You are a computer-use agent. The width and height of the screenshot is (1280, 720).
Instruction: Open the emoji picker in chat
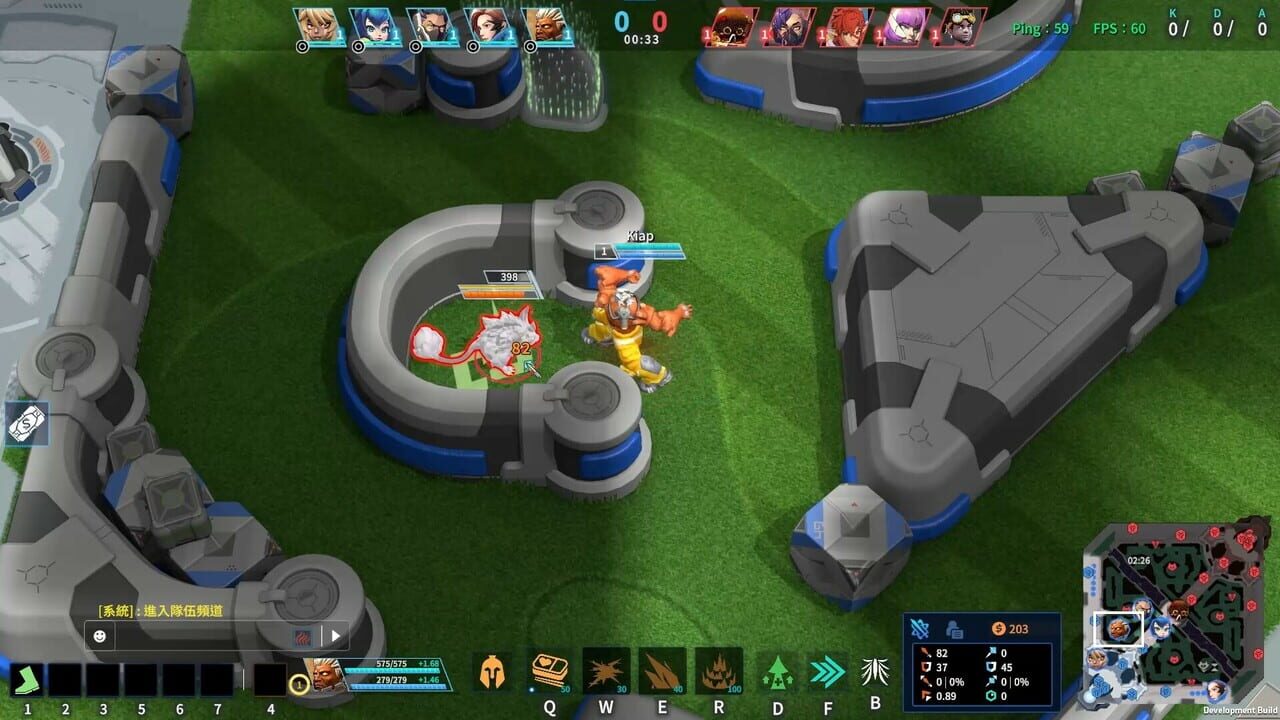pos(100,636)
